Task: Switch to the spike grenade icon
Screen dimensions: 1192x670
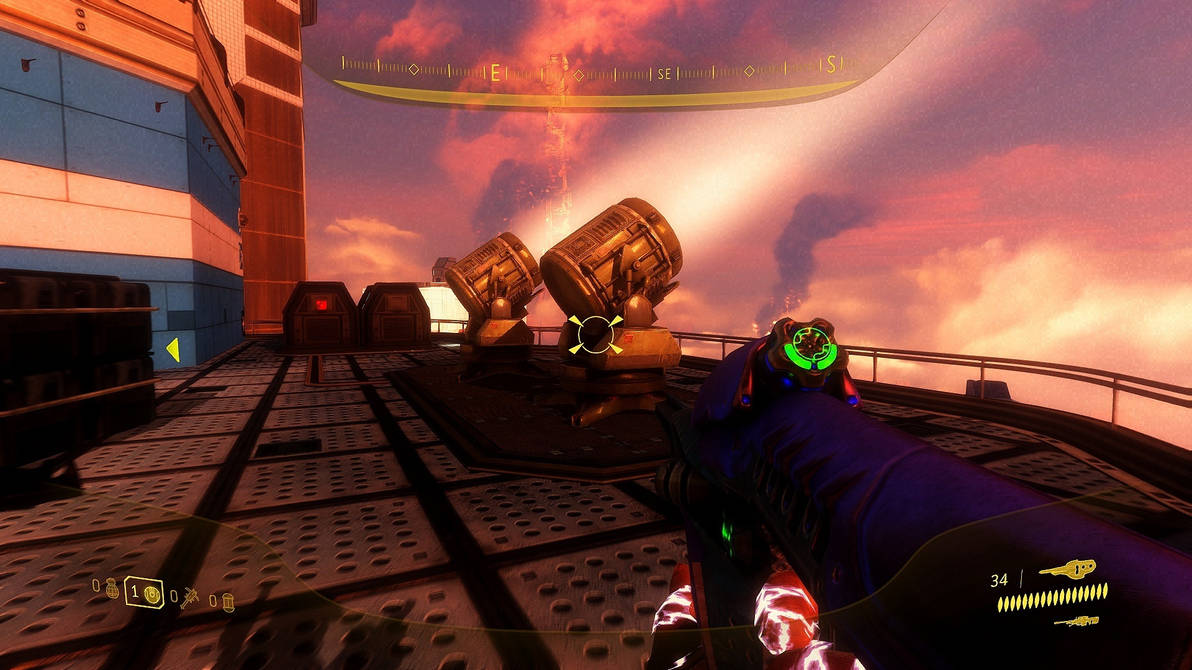Action: (x=188, y=597)
